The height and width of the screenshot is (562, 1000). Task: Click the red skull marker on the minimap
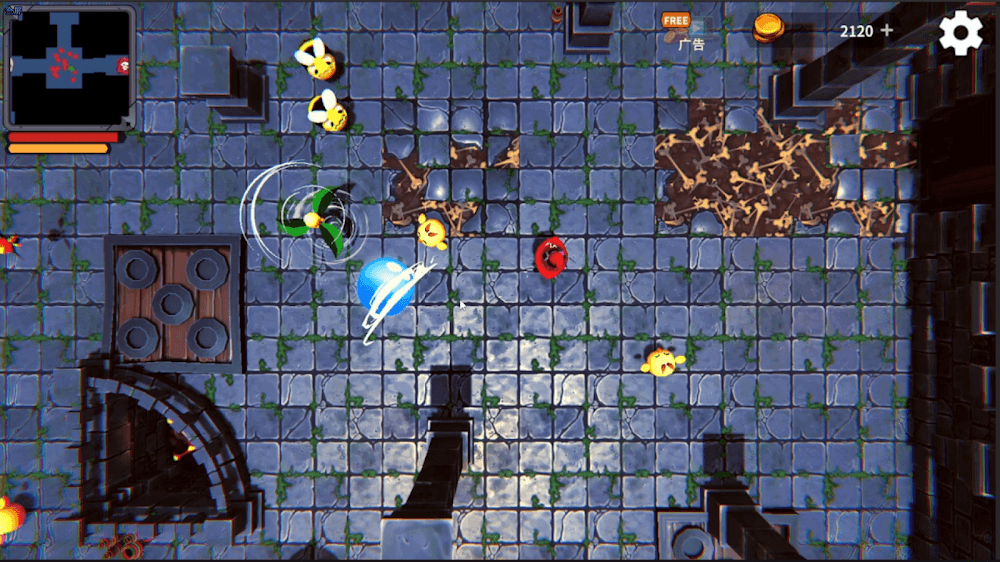coord(123,66)
